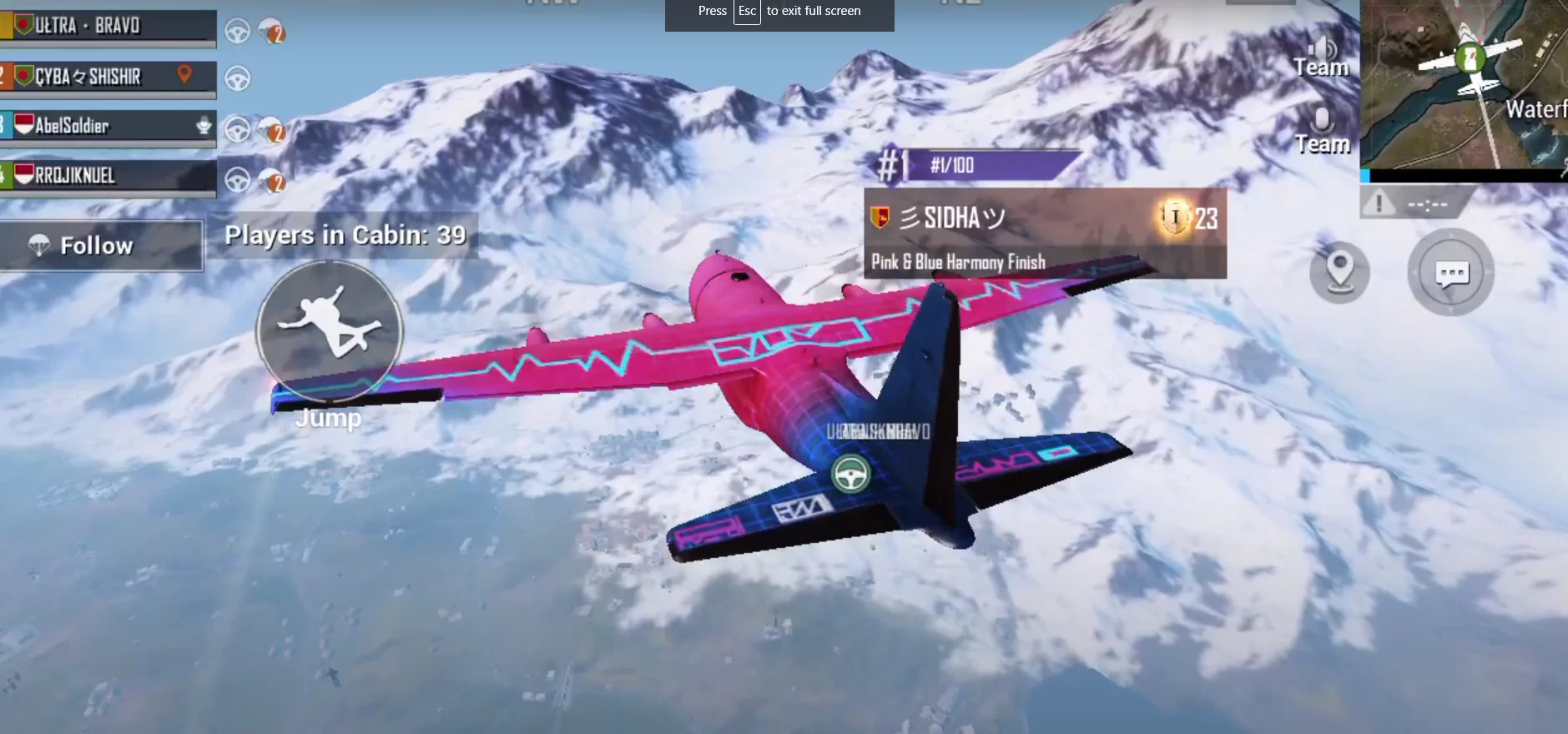
Task: Open the minimap
Action: pos(1464,83)
